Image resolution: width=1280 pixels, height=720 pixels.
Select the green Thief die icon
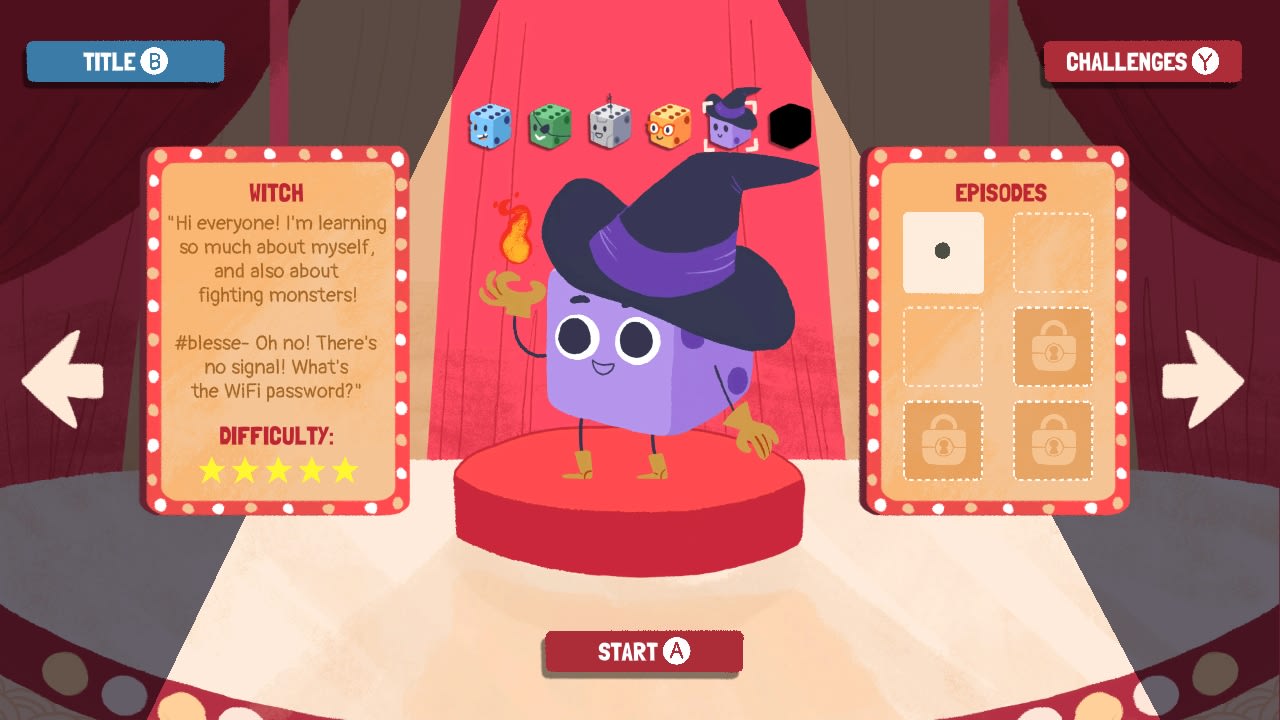549,123
